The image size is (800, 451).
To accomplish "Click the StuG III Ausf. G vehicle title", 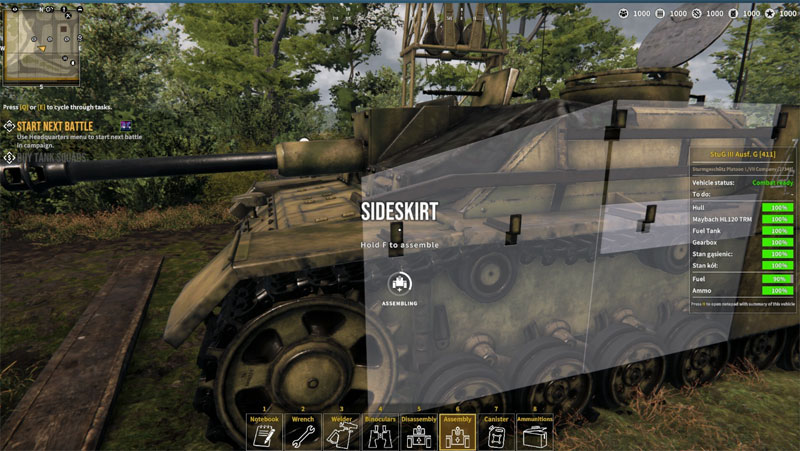I will pyautogui.click(x=742, y=155).
